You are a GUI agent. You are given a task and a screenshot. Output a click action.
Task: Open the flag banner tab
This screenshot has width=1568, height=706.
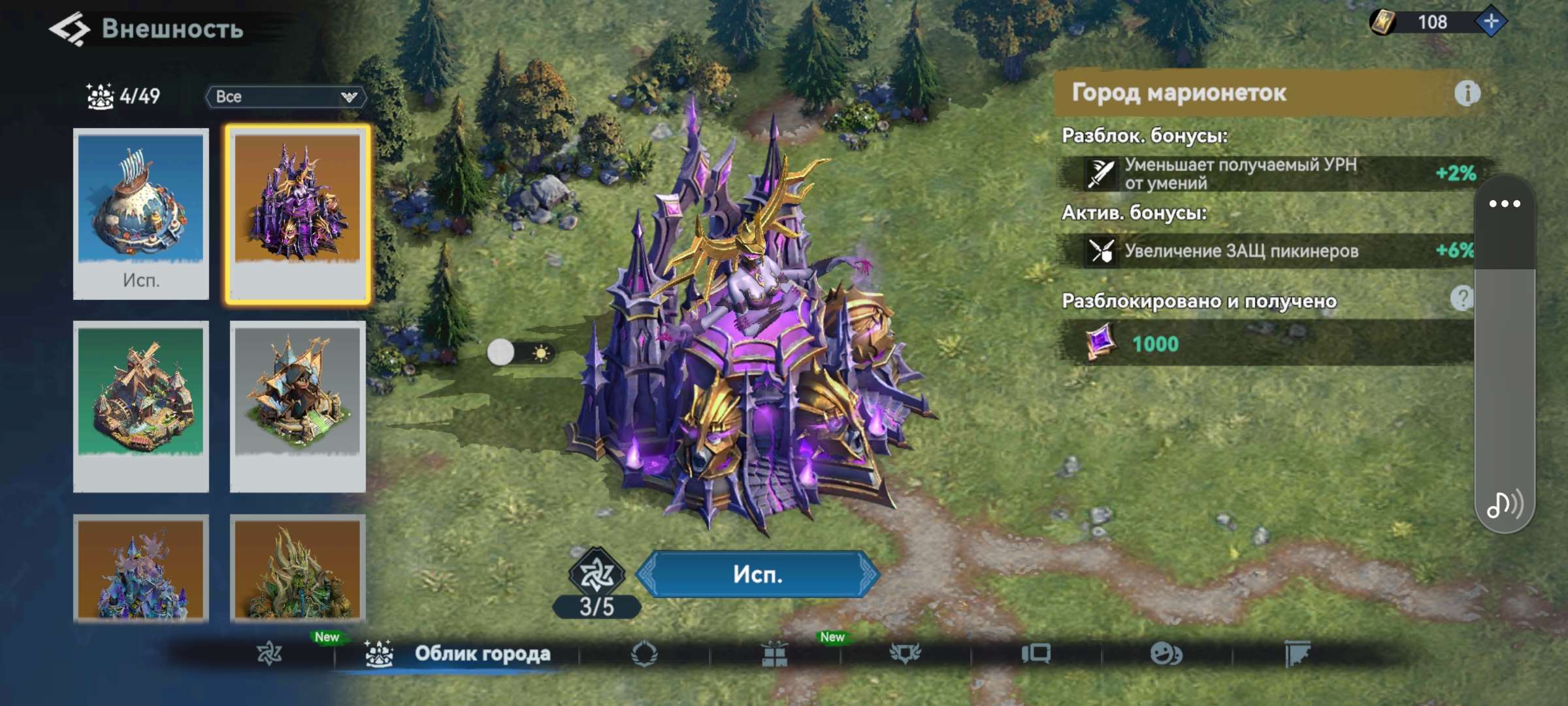click(1297, 653)
